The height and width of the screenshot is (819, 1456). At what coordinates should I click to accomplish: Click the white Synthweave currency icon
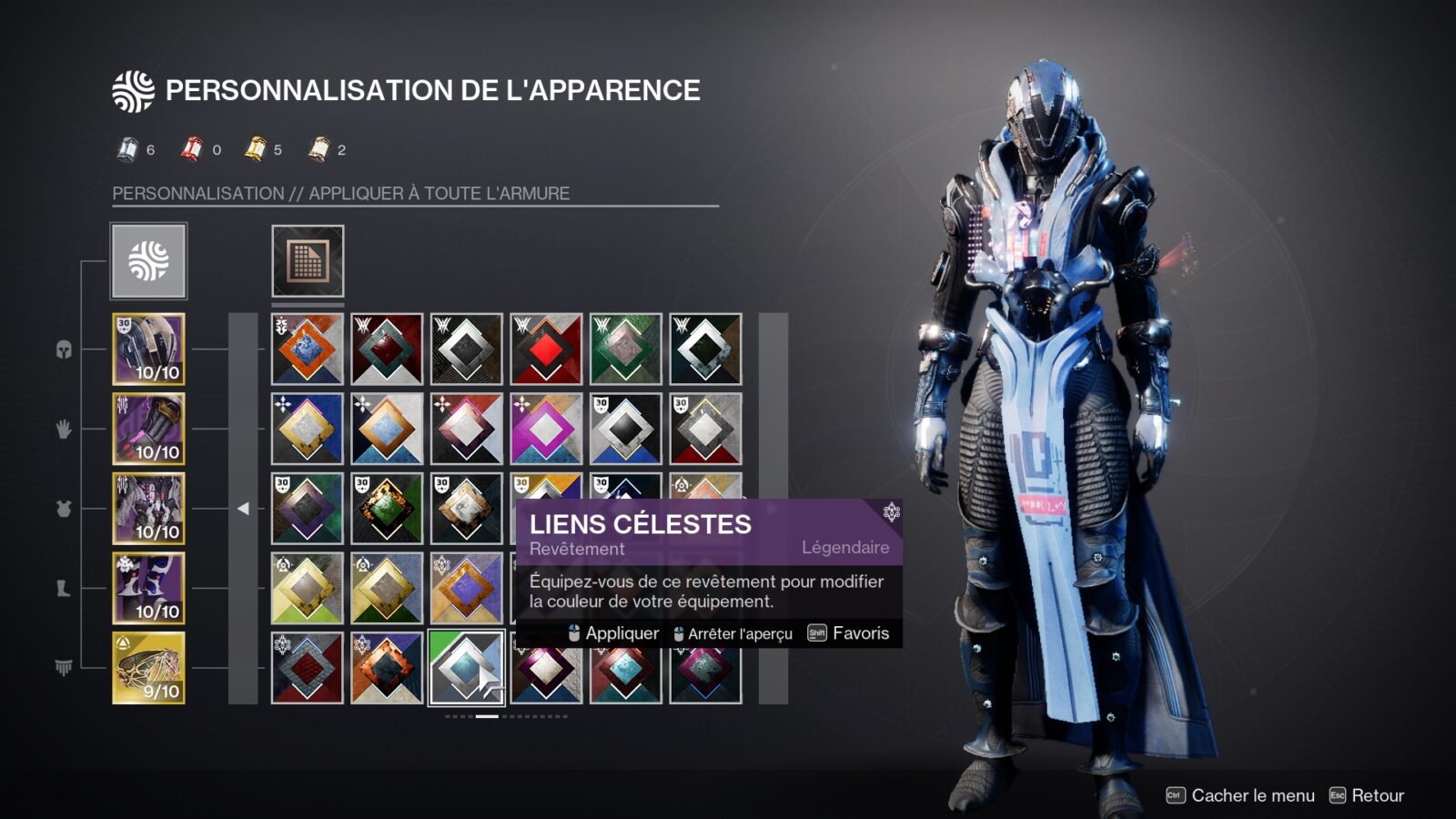127,146
